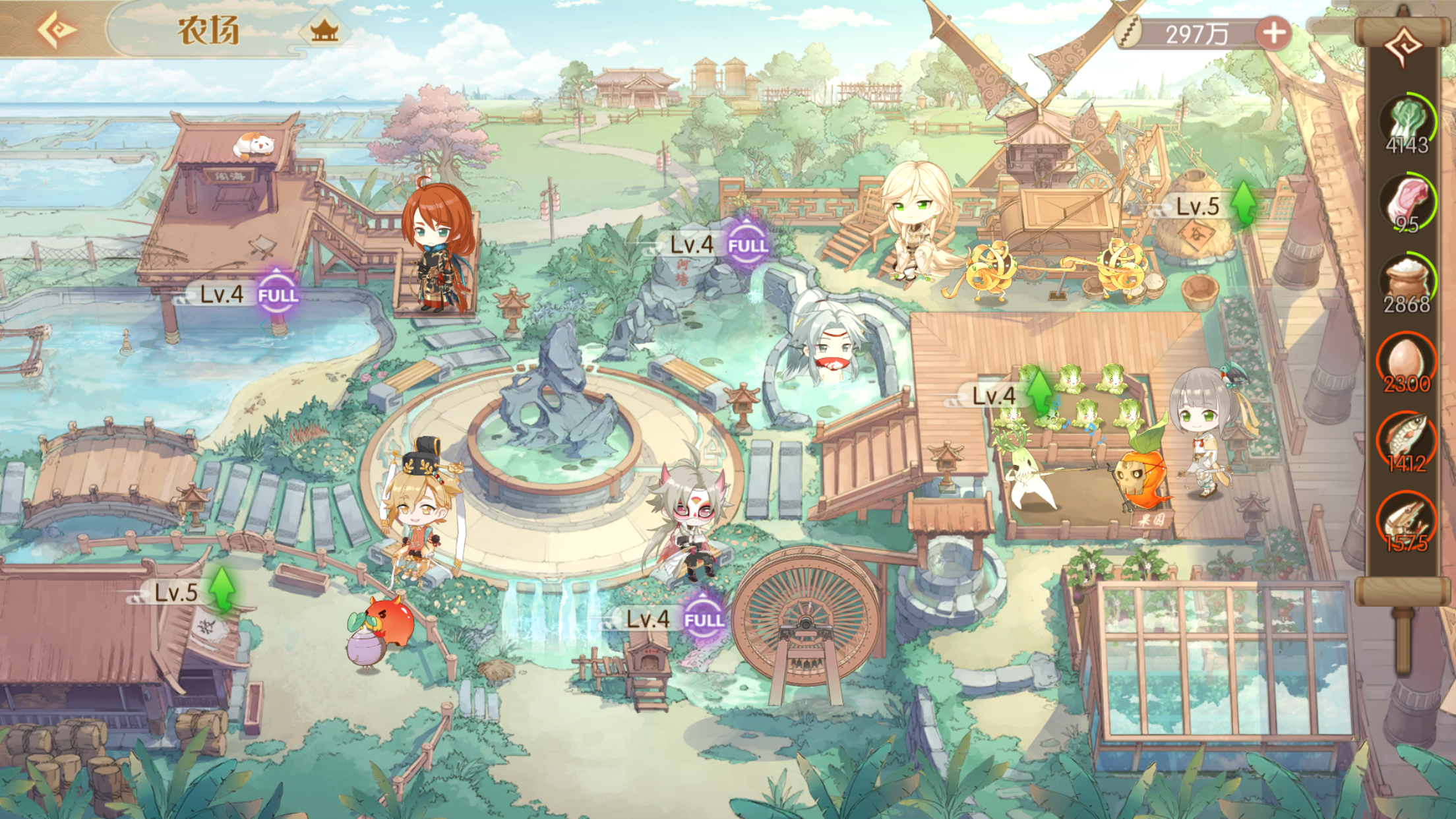Upgrade the Lv.5 ranch barn via green arrow
This screenshot has width=1456, height=819.
tap(222, 589)
